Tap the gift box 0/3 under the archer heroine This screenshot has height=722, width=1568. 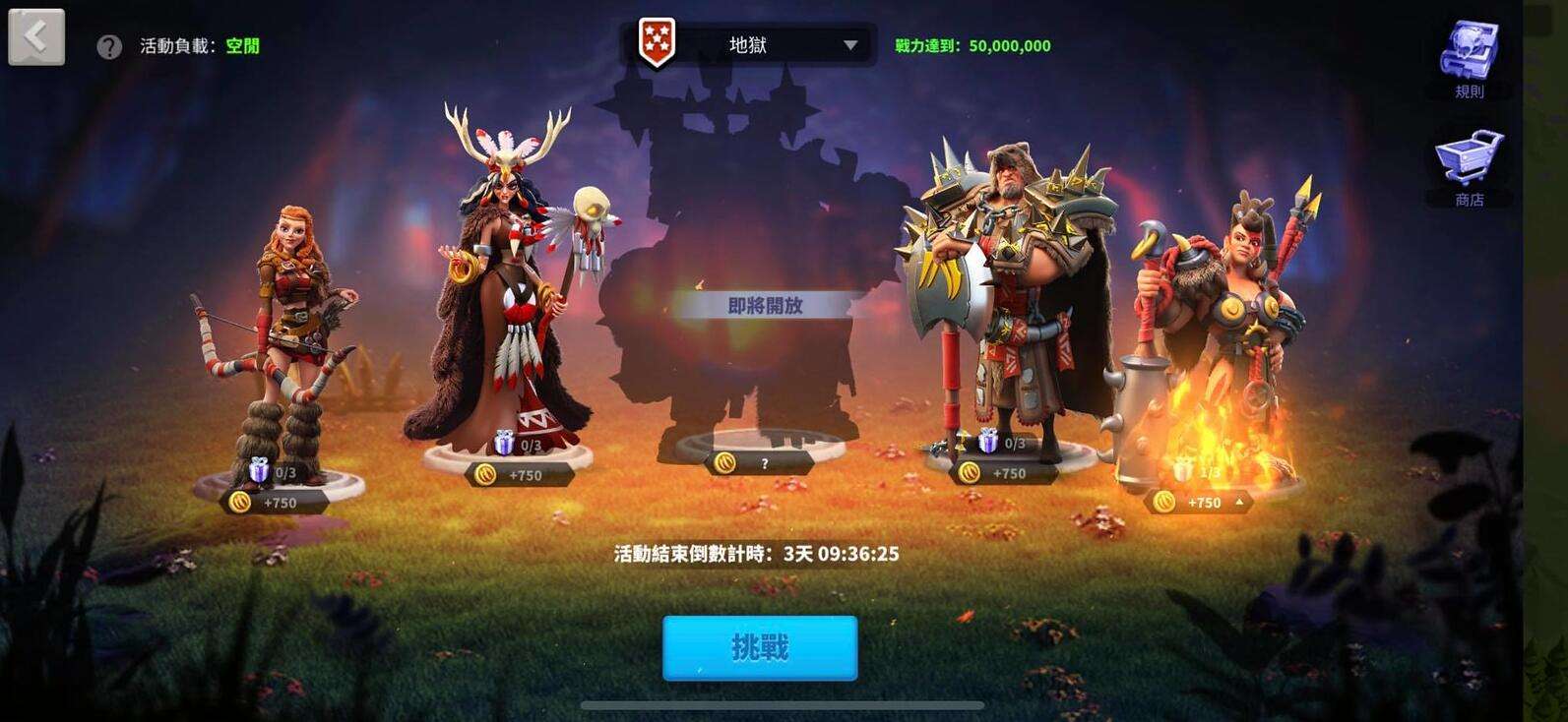coord(258,472)
